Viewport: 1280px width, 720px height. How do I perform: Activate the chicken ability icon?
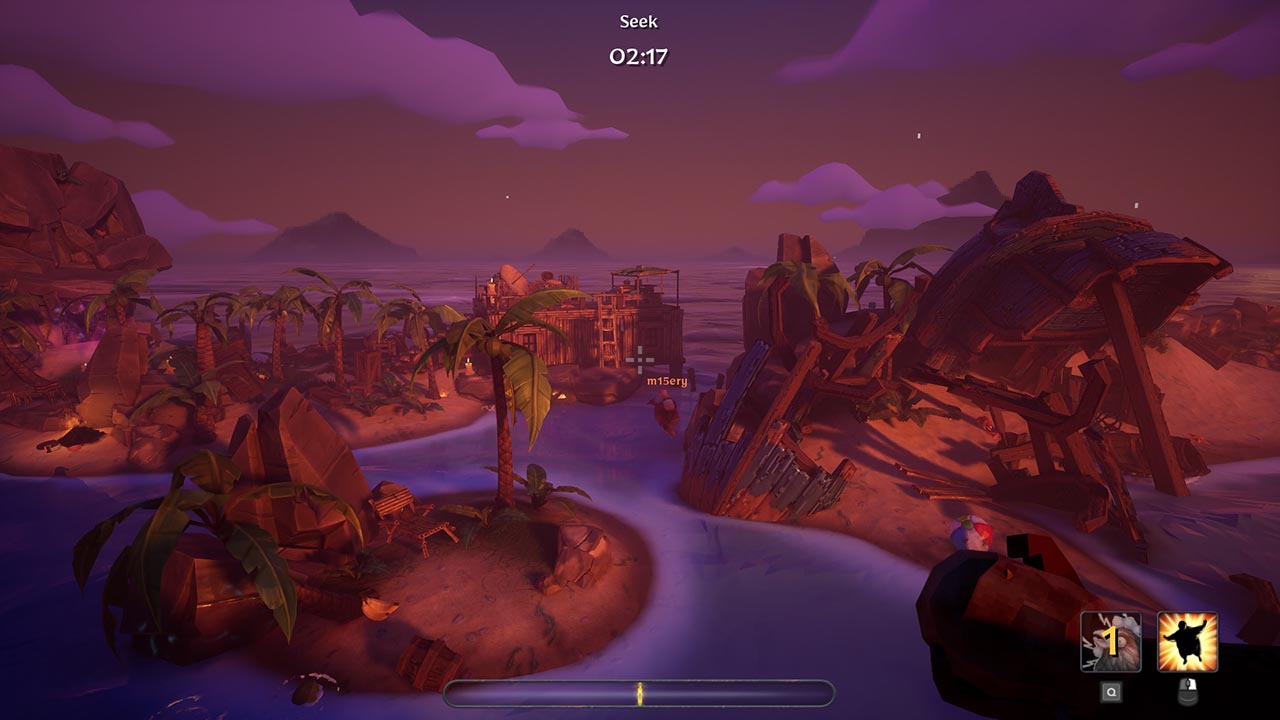click(x=1111, y=643)
